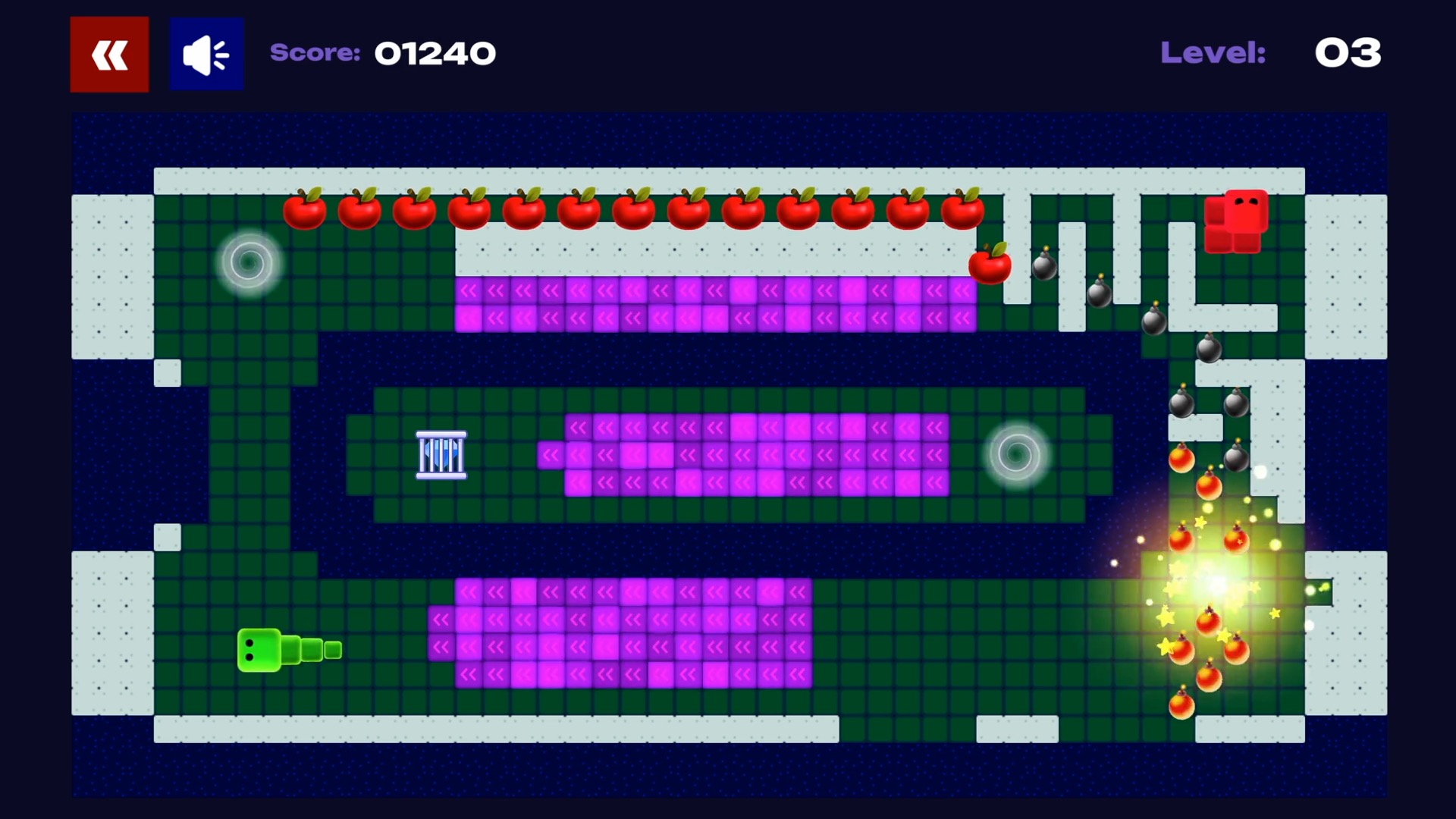This screenshot has width=1456, height=819.
Task: Click the left swirling portal
Action: pyautogui.click(x=249, y=263)
